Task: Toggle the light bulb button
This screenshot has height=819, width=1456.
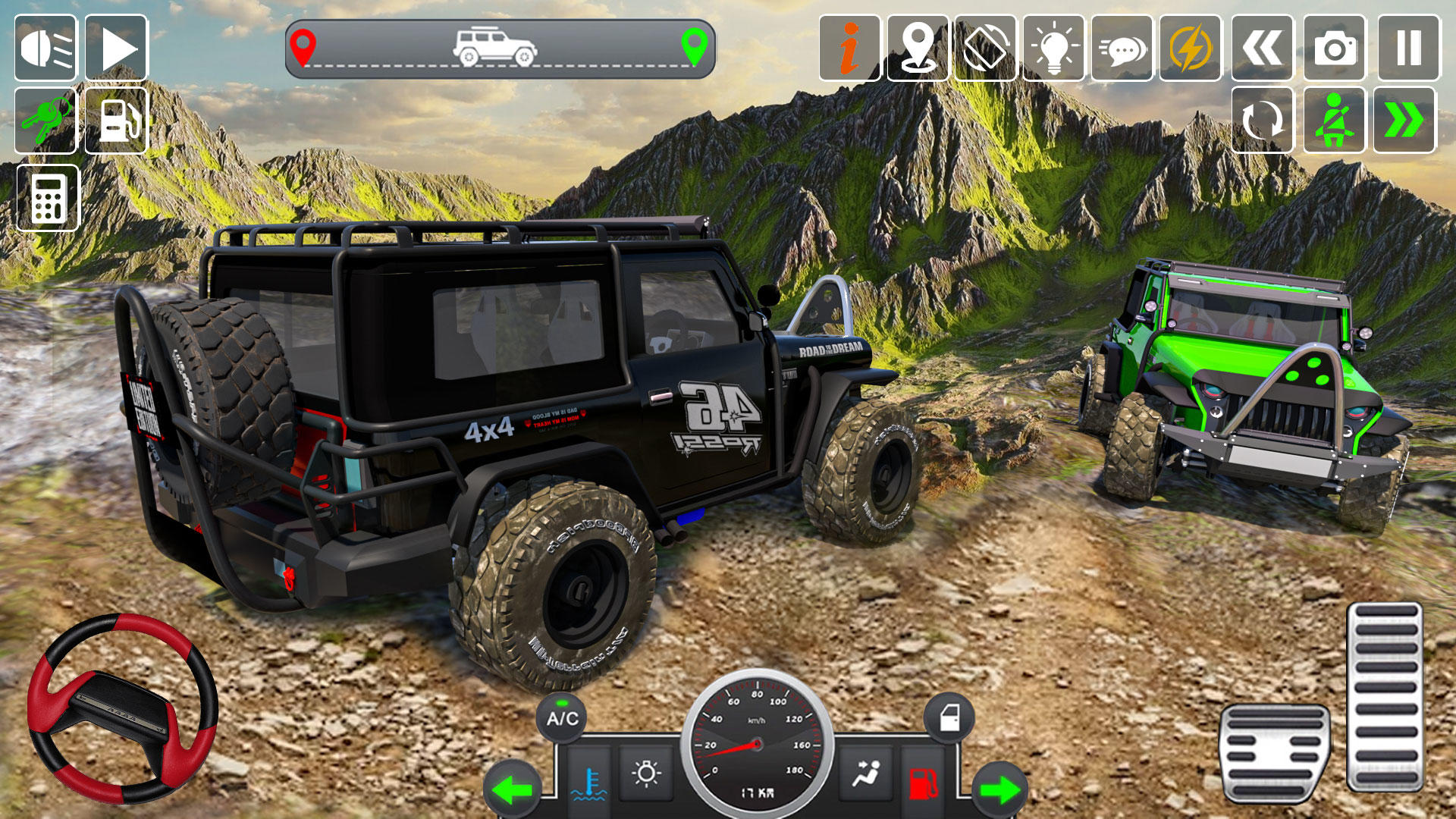Action: point(1053,49)
